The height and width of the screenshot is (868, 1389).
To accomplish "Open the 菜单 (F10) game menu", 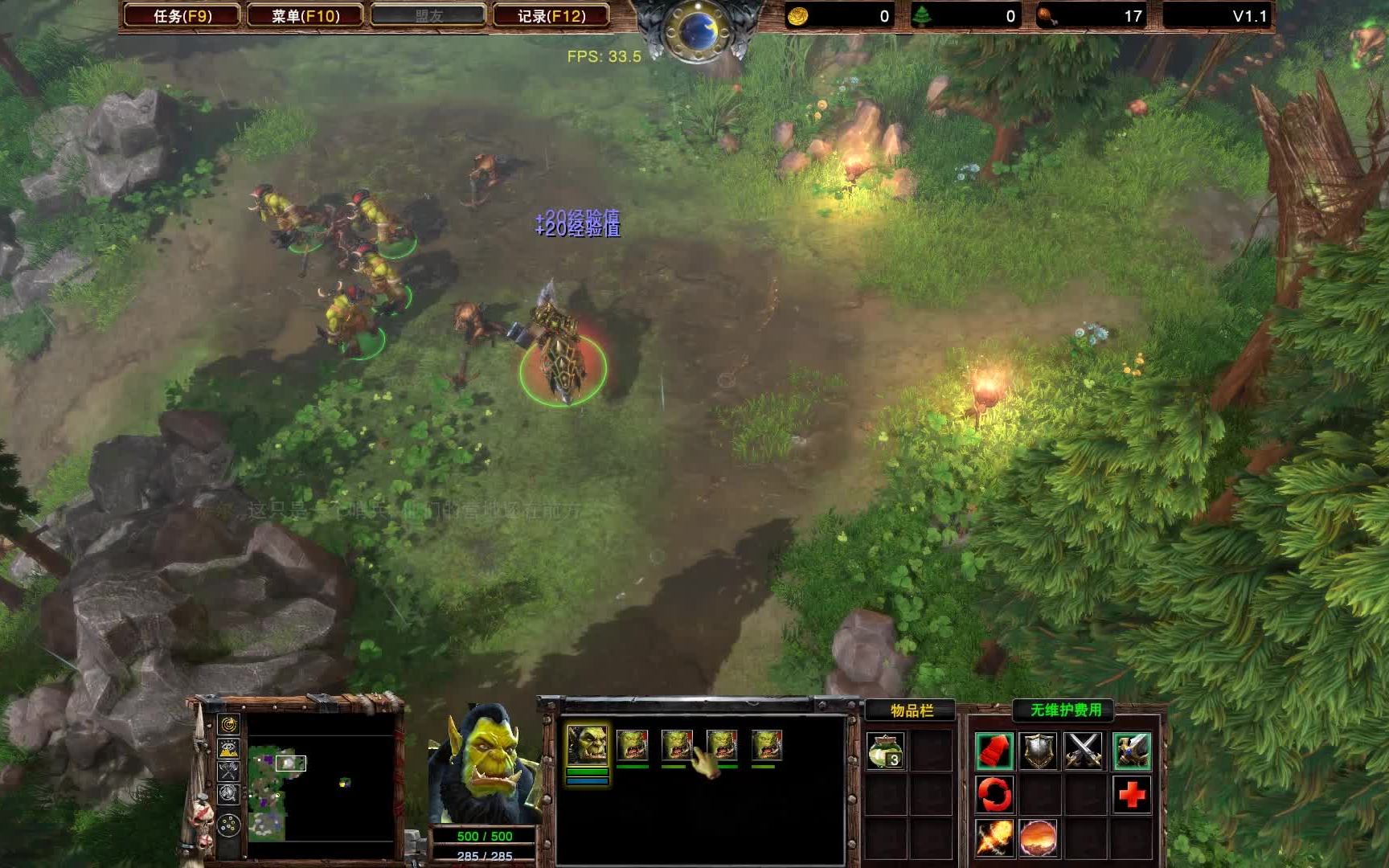I will (305, 16).
